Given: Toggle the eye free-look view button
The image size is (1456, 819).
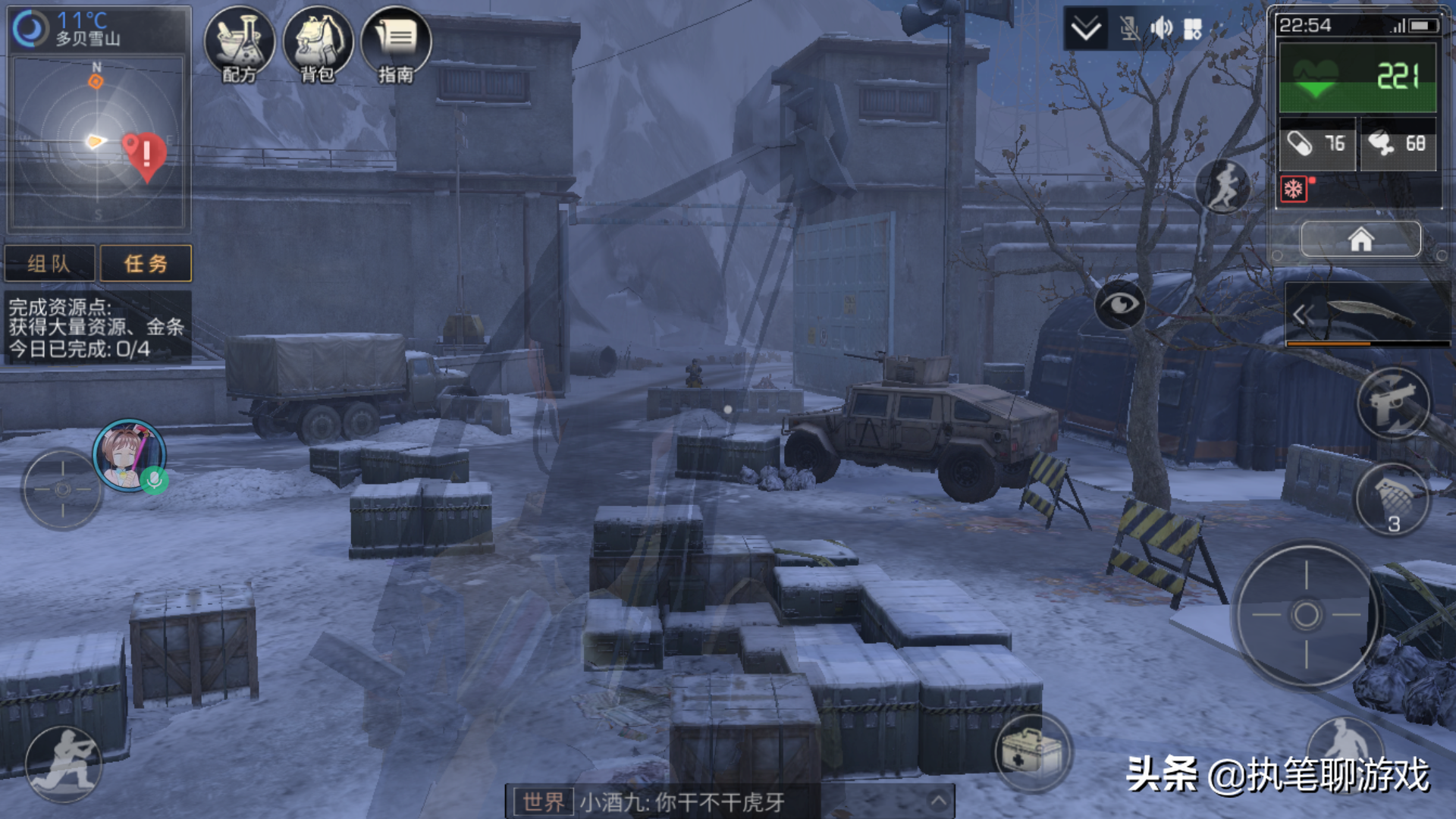Looking at the screenshot, I should pyautogui.click(x=1119, y=304).
